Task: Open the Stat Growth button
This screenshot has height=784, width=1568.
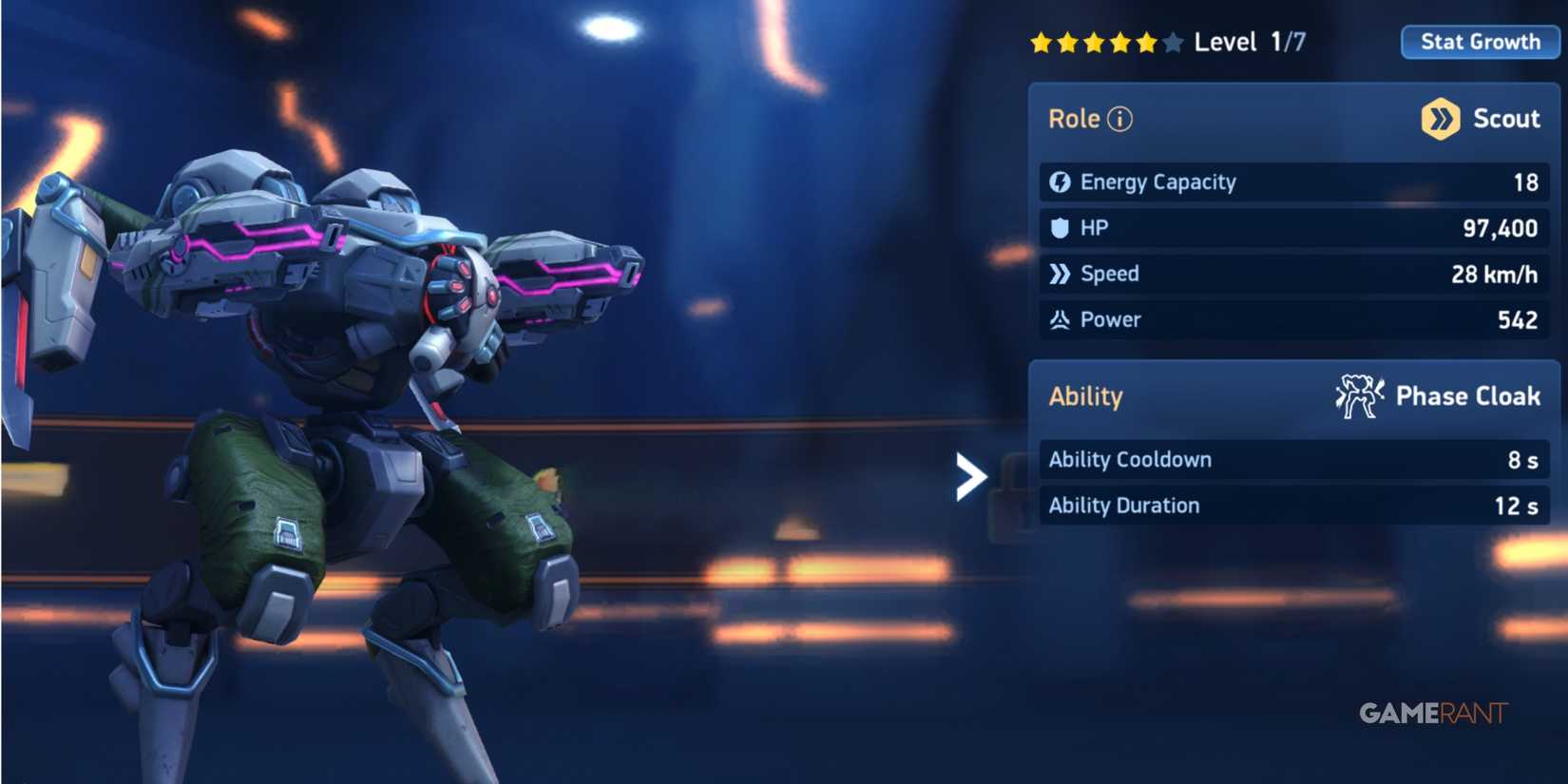Action: pos(1479,41)
